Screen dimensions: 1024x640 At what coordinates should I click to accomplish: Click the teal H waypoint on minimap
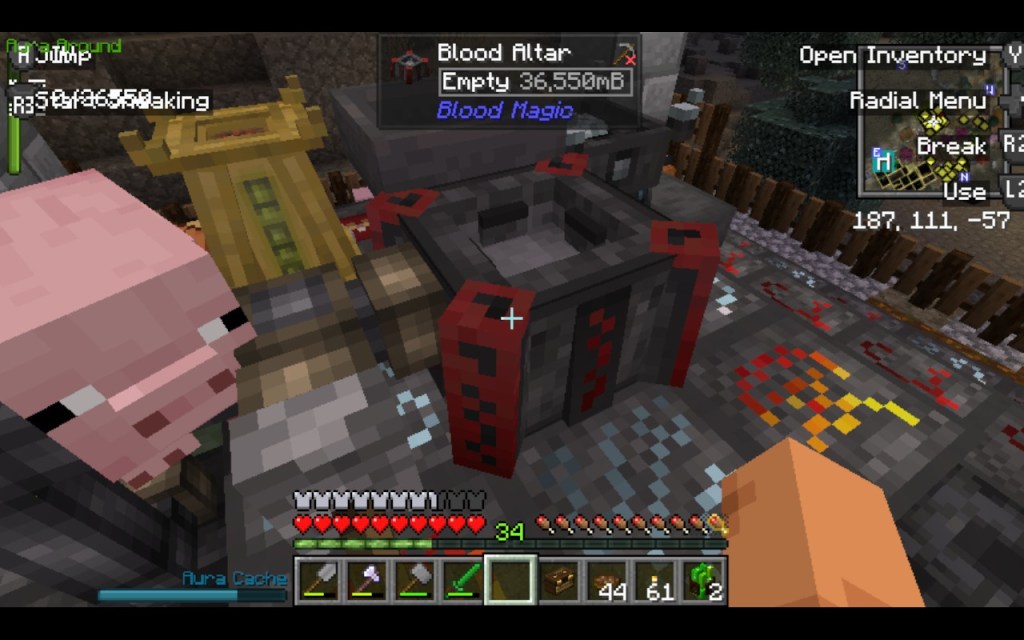click(882, 160)
